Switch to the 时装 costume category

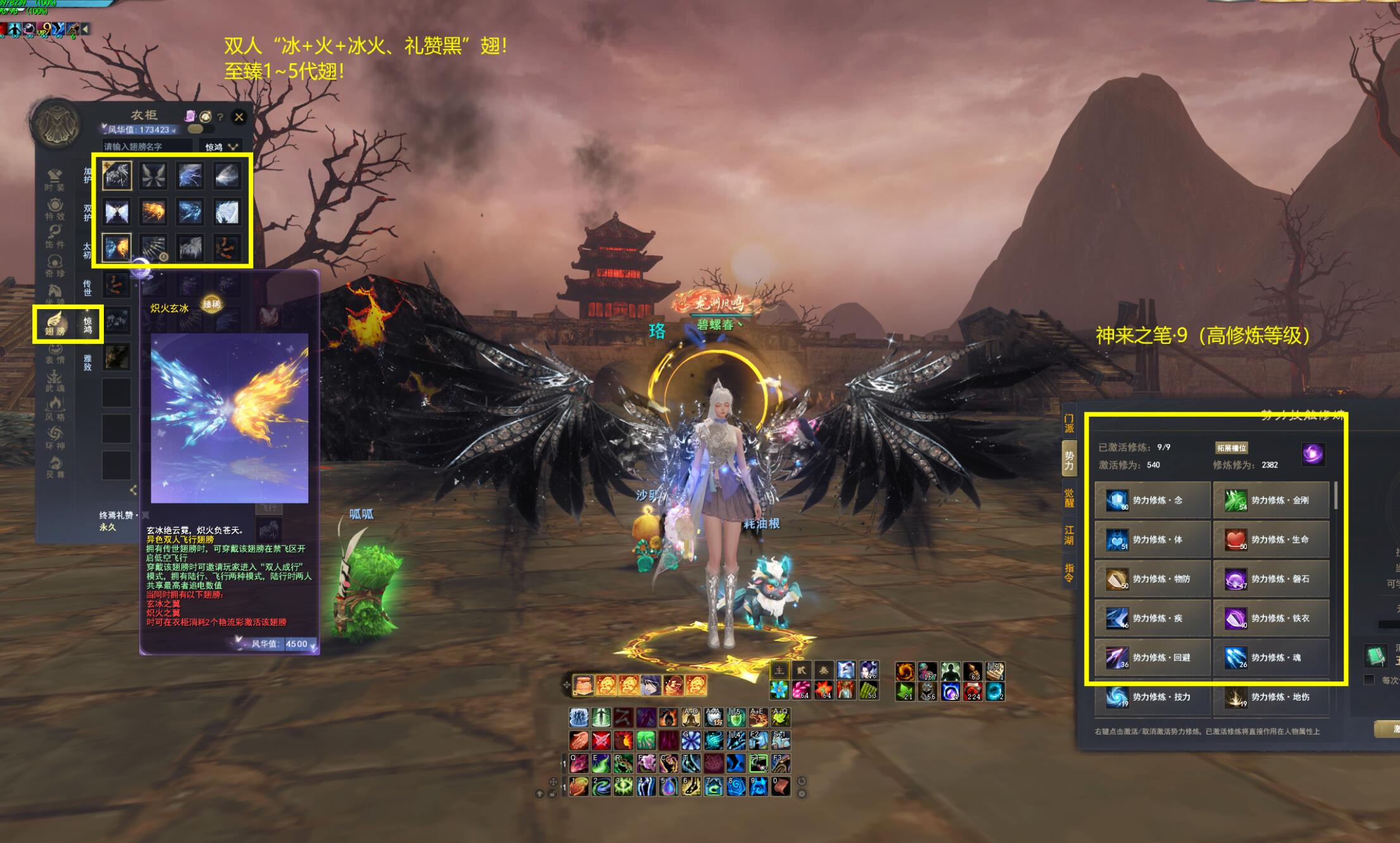(x=55, y=179)
